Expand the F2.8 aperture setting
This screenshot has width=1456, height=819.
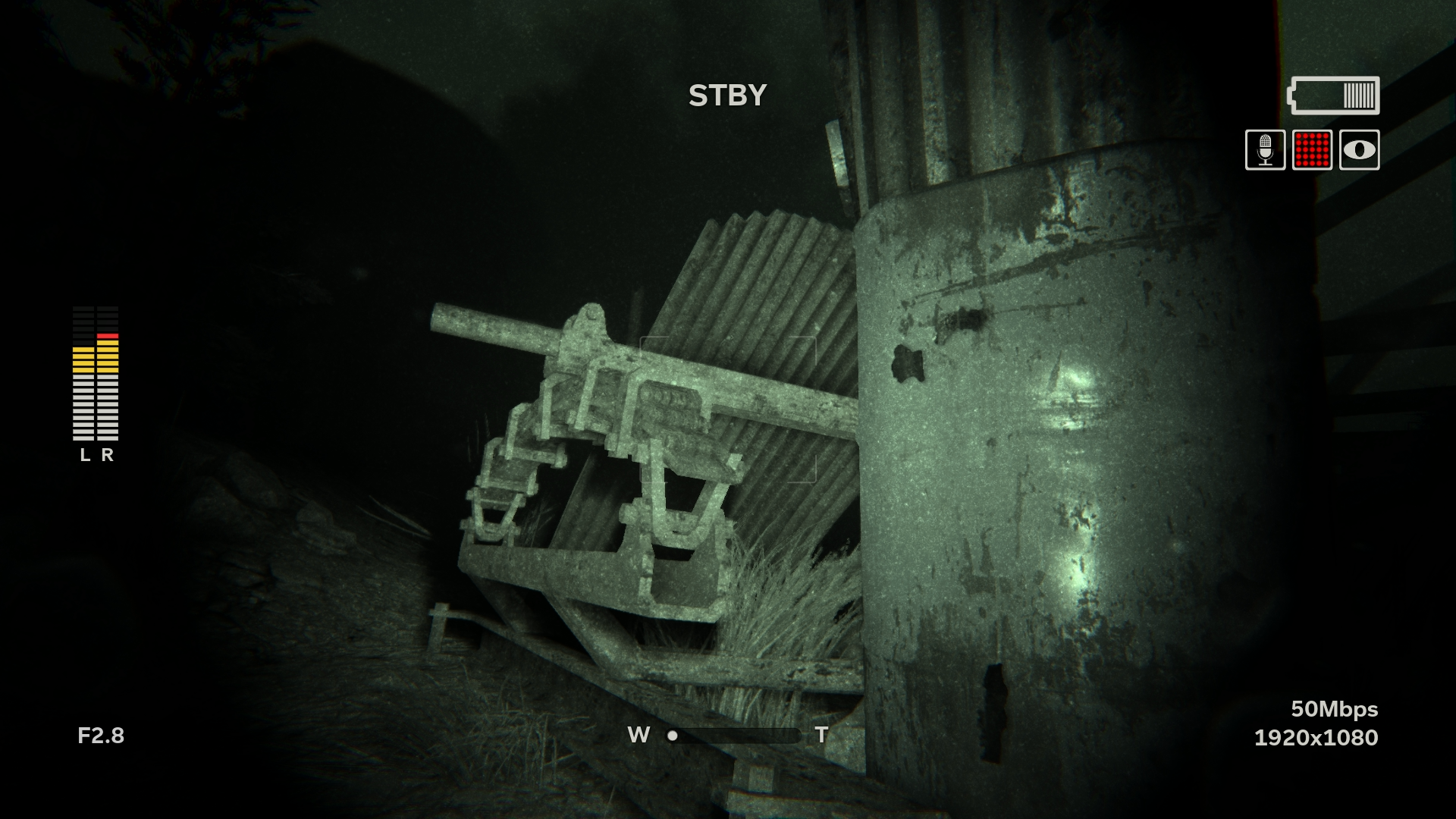102,735
